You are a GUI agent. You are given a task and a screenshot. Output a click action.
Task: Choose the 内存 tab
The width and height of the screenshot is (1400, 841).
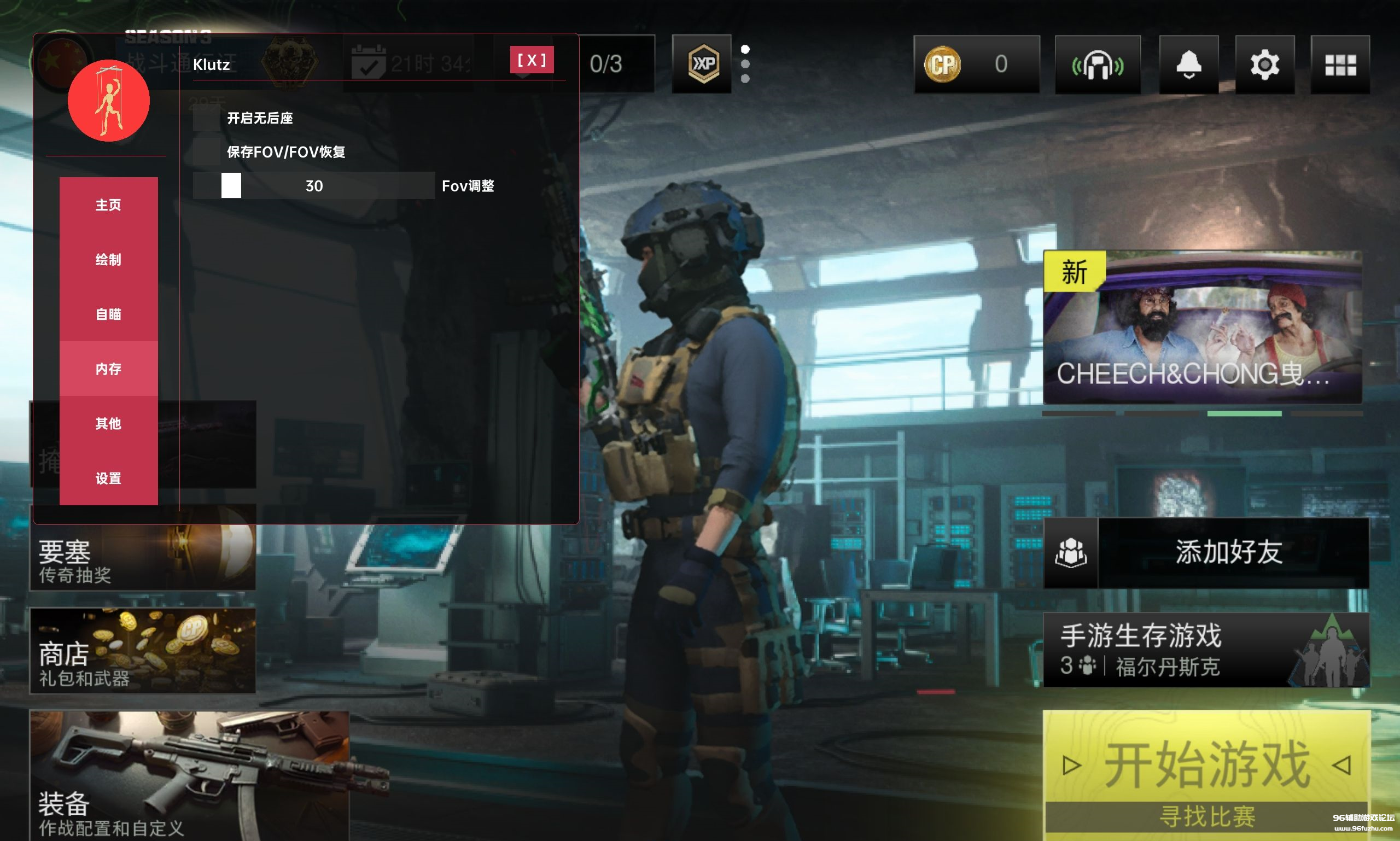tap(108, 369)
